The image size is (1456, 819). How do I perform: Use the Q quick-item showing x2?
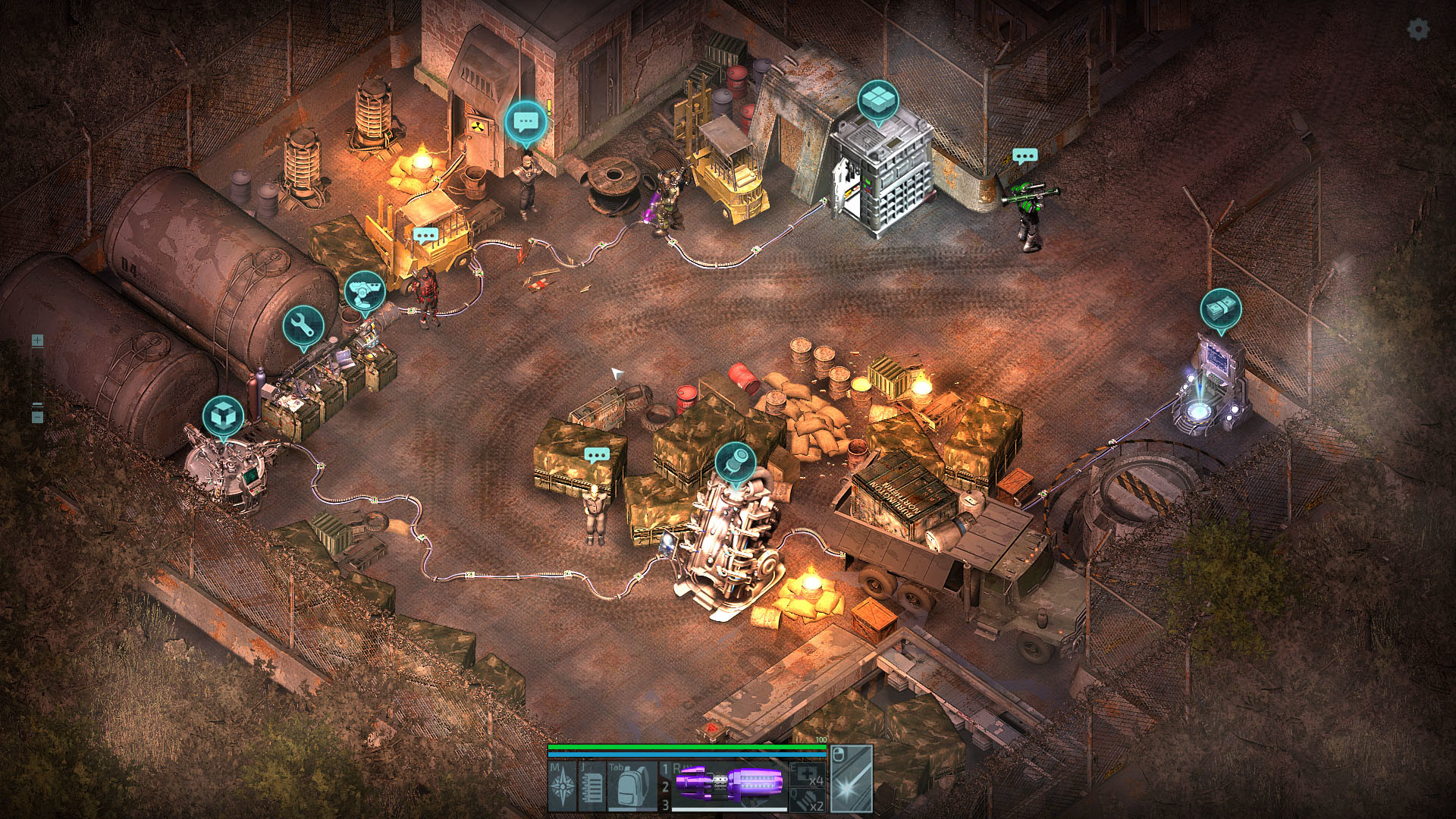[x=805, y=800]
